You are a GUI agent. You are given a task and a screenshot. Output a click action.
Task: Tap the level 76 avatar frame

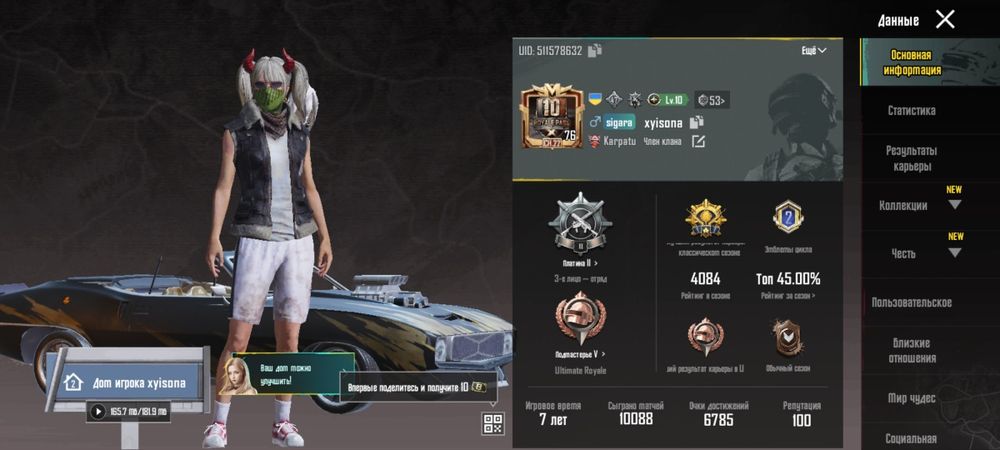tap(551, 117)
